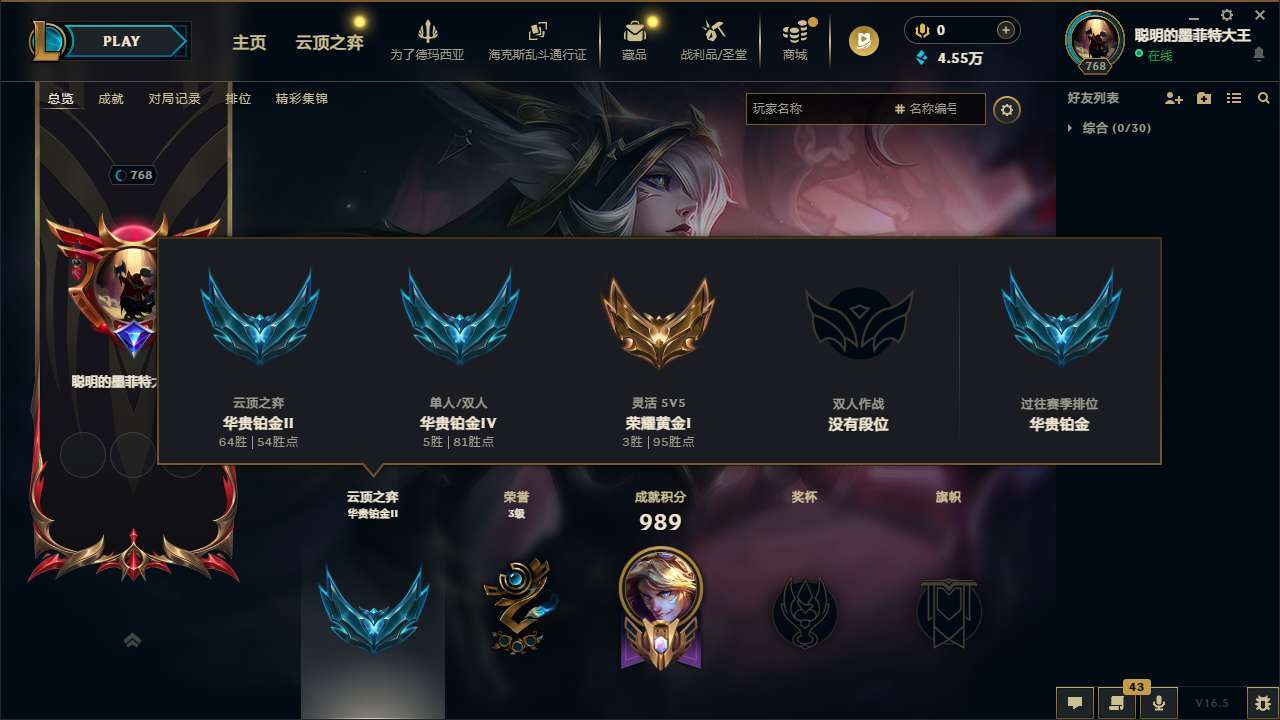The width and height of the screenshot is (1280, 720).
Task: Click the PLAY button
Action: (122, 41)
